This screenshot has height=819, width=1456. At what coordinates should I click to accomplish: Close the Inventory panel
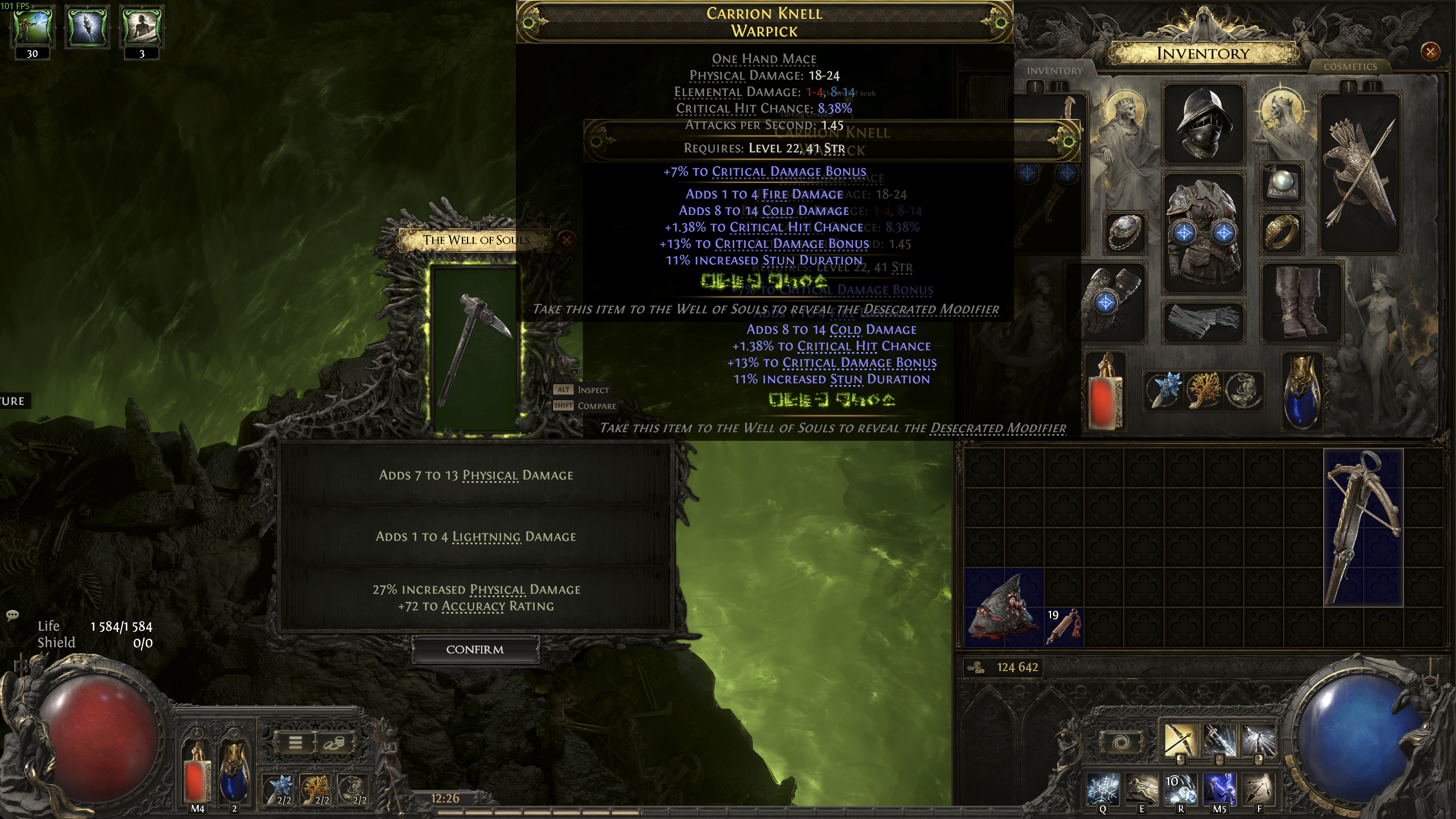point(1430,52)
